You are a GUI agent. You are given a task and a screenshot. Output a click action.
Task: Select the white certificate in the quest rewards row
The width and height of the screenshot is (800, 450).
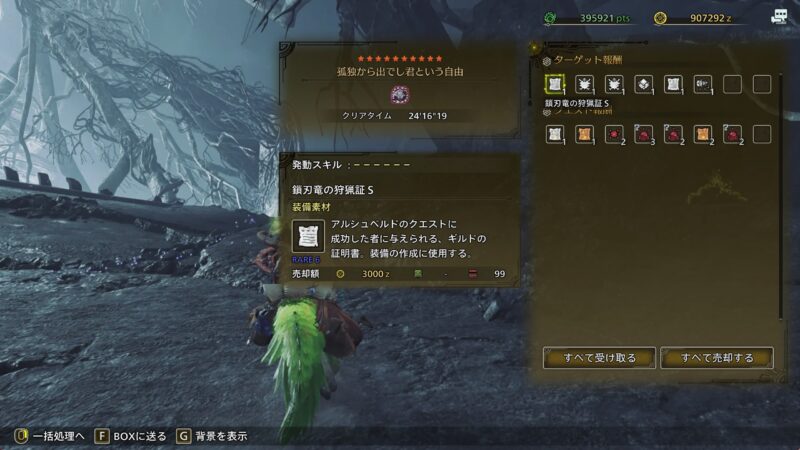(553, 134)
